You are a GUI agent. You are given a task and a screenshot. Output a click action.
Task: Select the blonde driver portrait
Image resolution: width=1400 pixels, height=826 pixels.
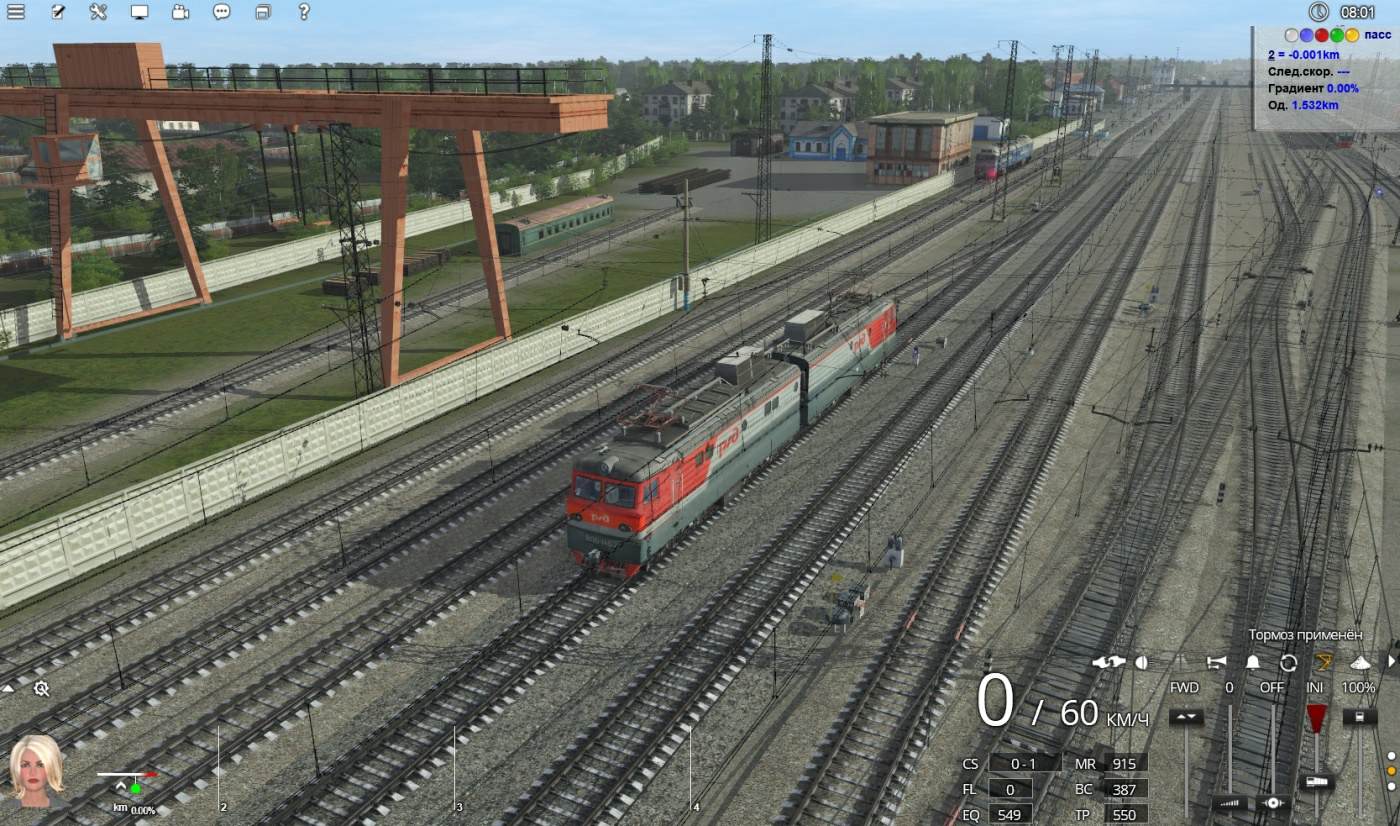(36, 770)
